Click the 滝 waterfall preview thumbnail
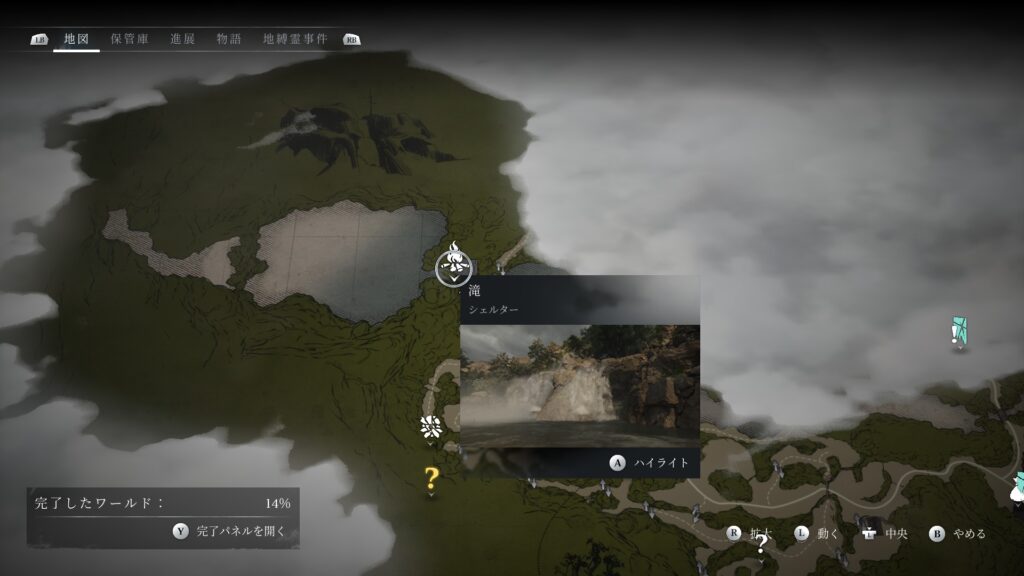The height and width of the screenshot is (576, 1024). [x=580, y=385]
